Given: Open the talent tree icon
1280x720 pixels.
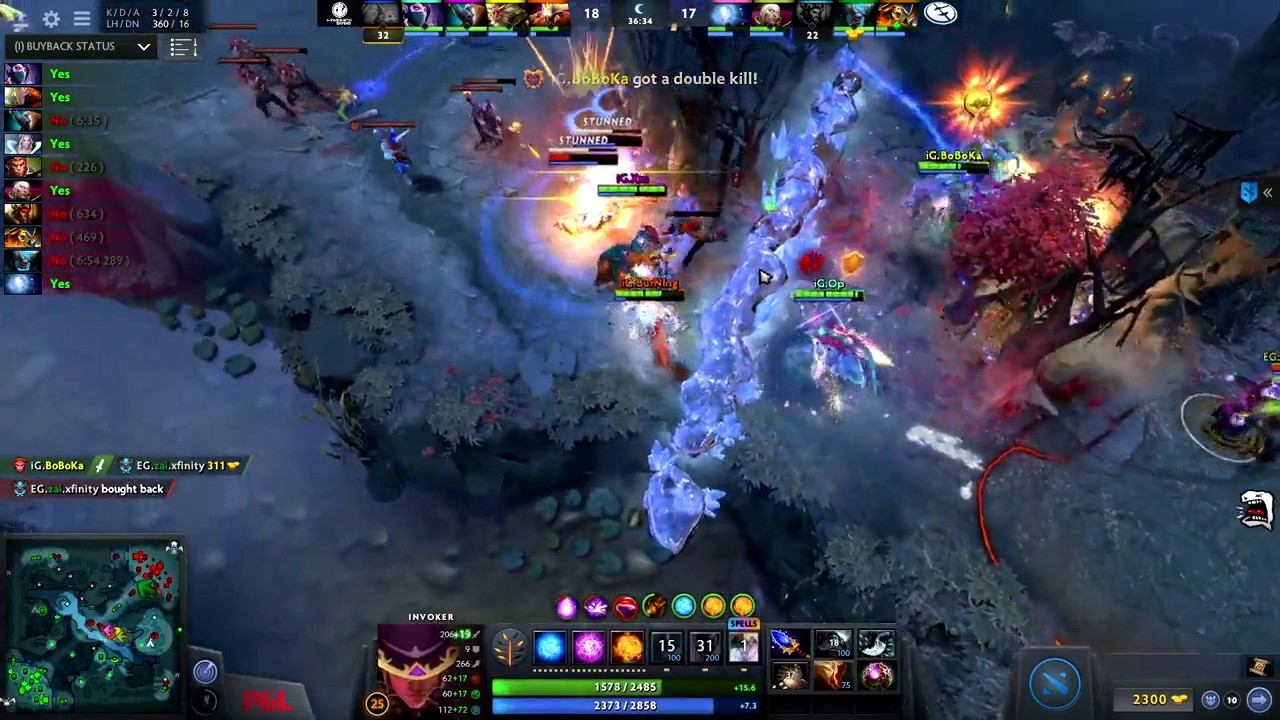Looking at the screenshot, I should coord(508,648).
